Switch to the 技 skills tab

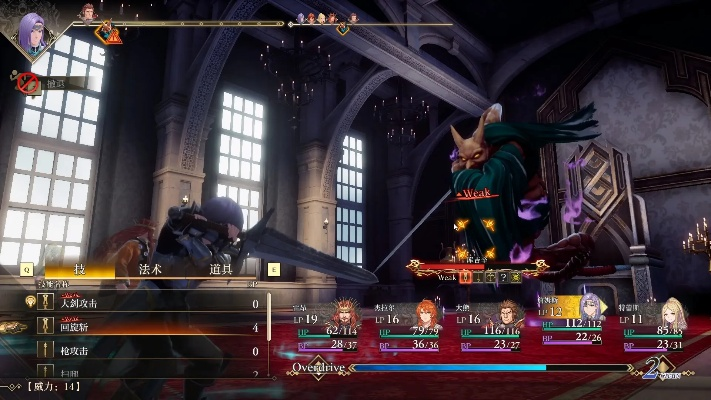click(80, 269)
